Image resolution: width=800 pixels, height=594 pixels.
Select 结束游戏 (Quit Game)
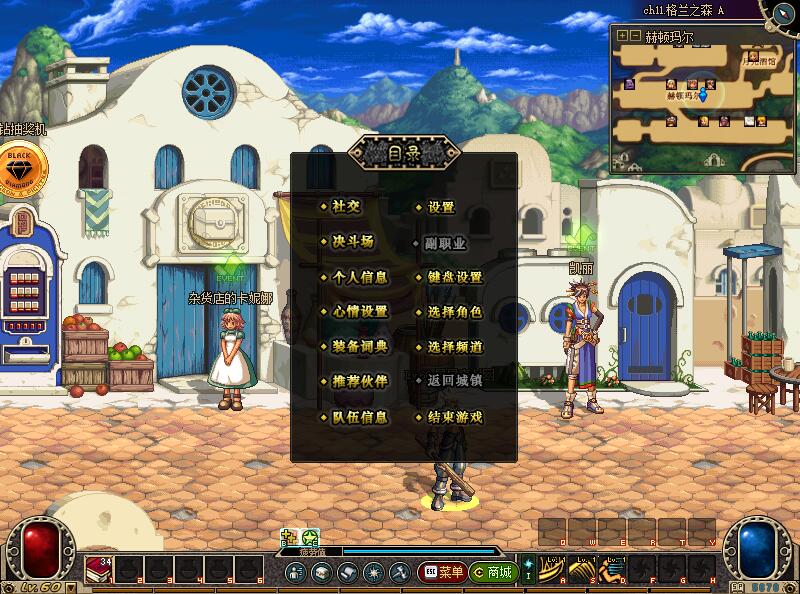454,417
